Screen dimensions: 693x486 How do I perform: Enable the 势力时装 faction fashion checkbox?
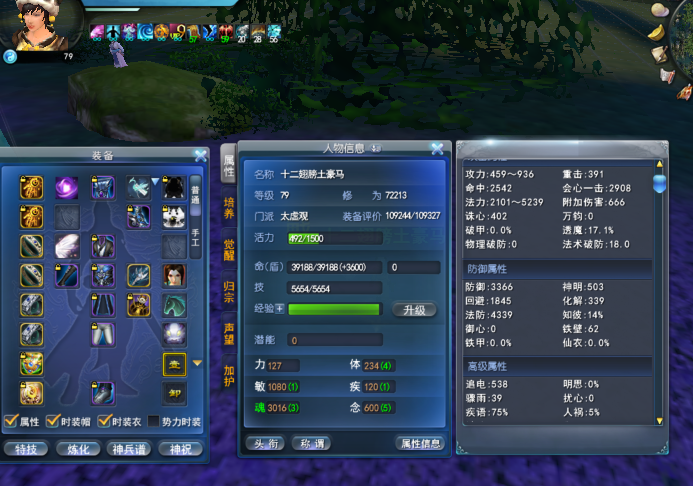tap(154, 422)
